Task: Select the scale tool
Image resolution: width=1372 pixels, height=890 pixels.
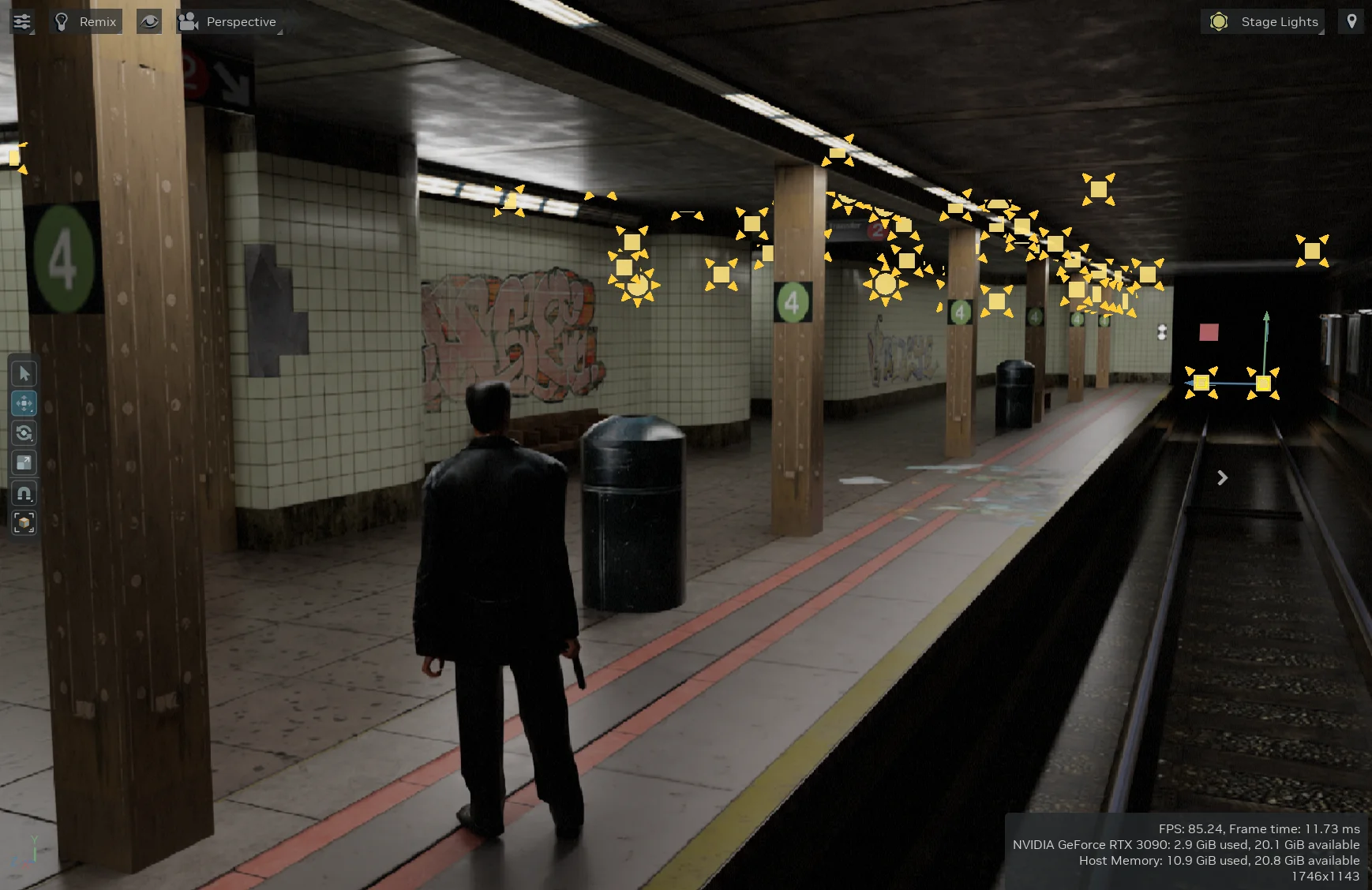Action: 24,463
